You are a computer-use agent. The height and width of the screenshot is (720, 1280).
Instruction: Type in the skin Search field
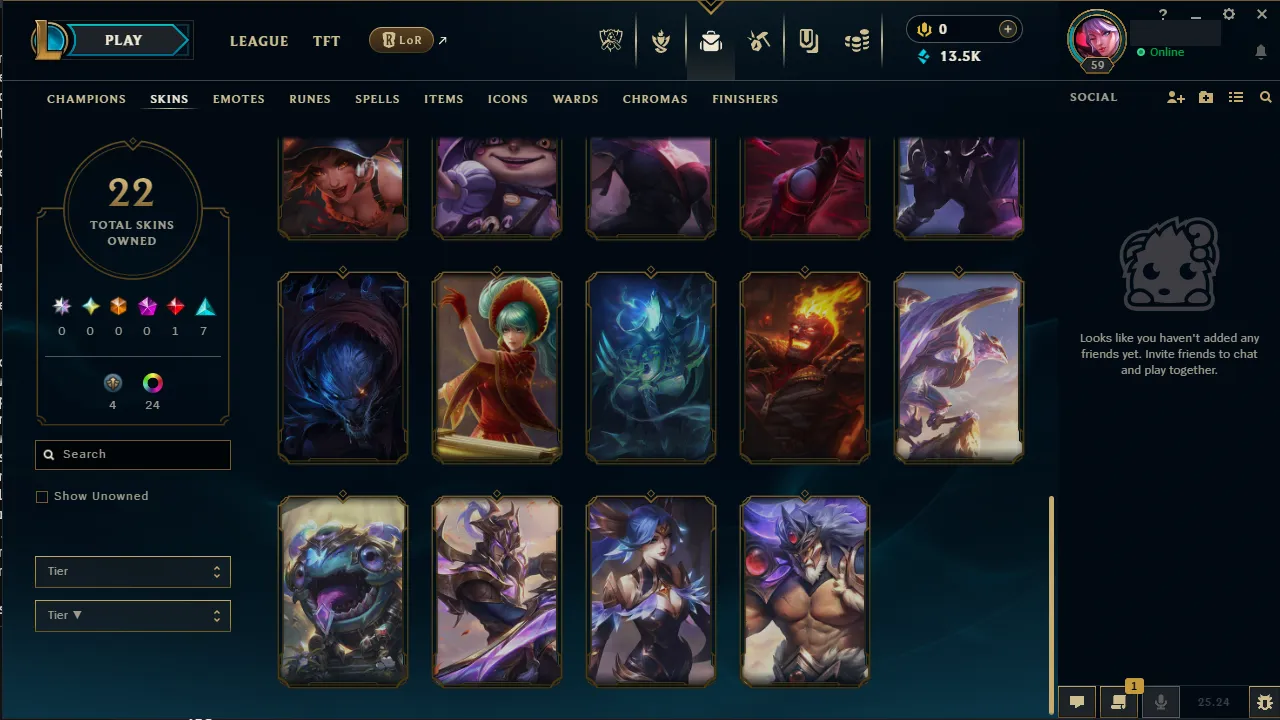[132, 454]
